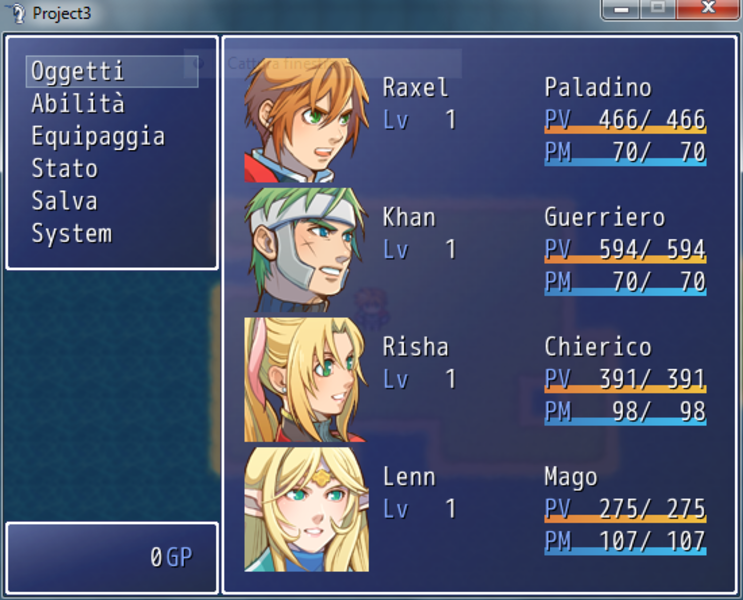Close the Project3 window

click(x=708, y=9)
